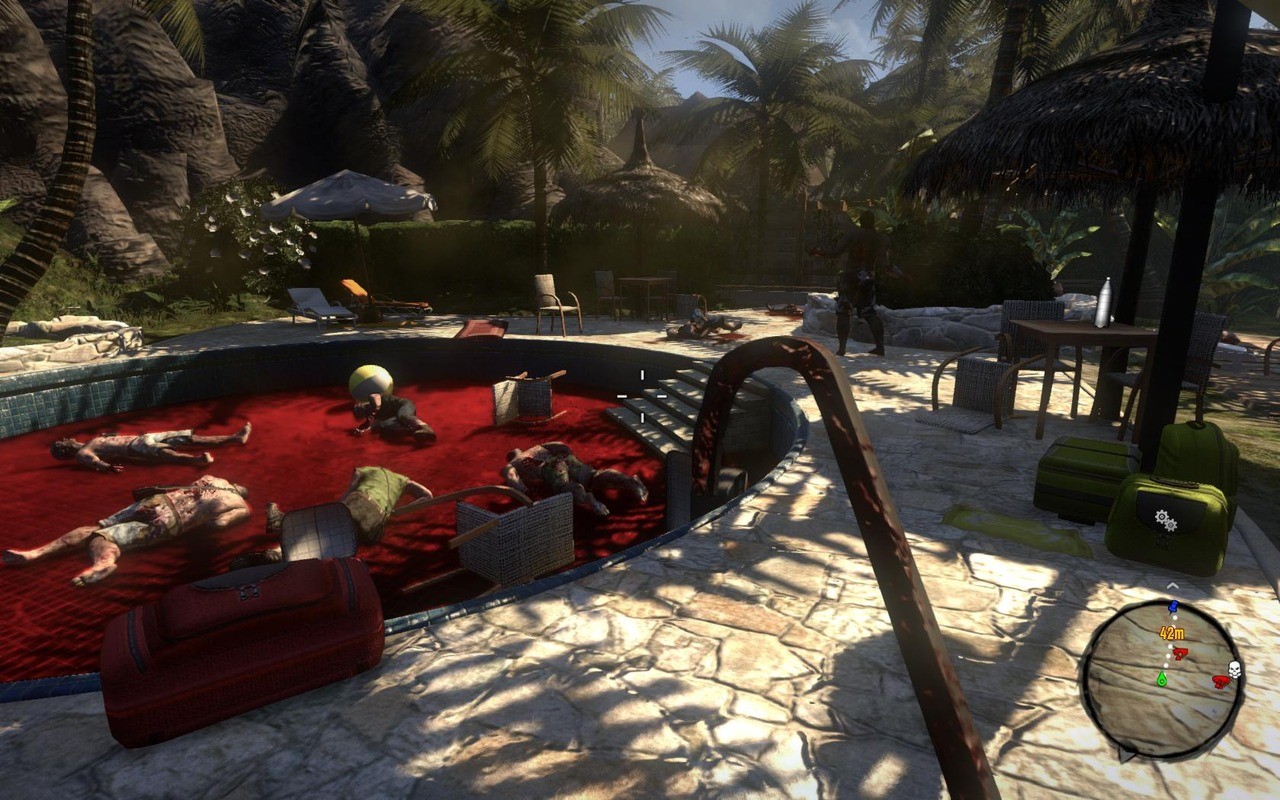Select the blue pushpin waypoint marker

pos(1173,609)
